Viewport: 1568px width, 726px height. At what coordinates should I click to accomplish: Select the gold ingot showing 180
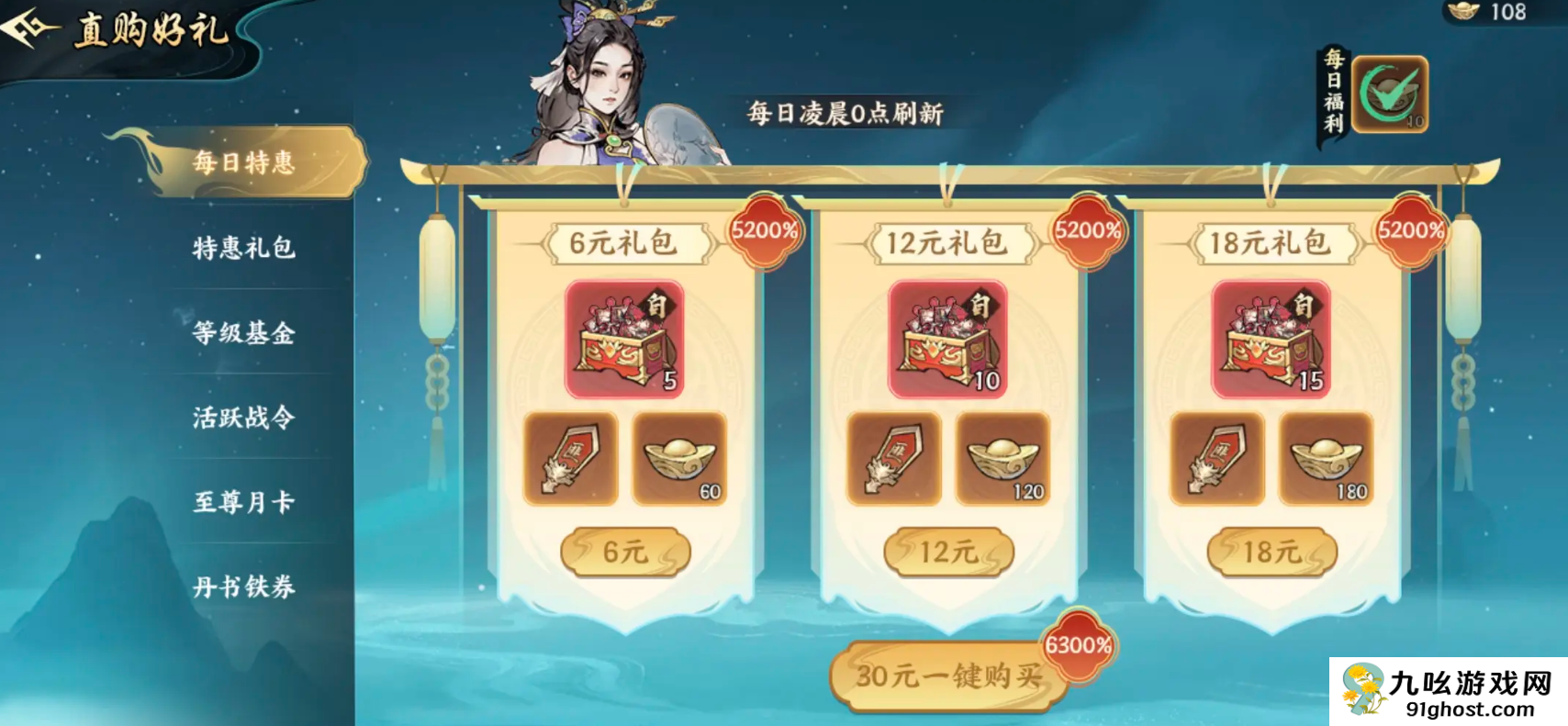pos(1324,457)
